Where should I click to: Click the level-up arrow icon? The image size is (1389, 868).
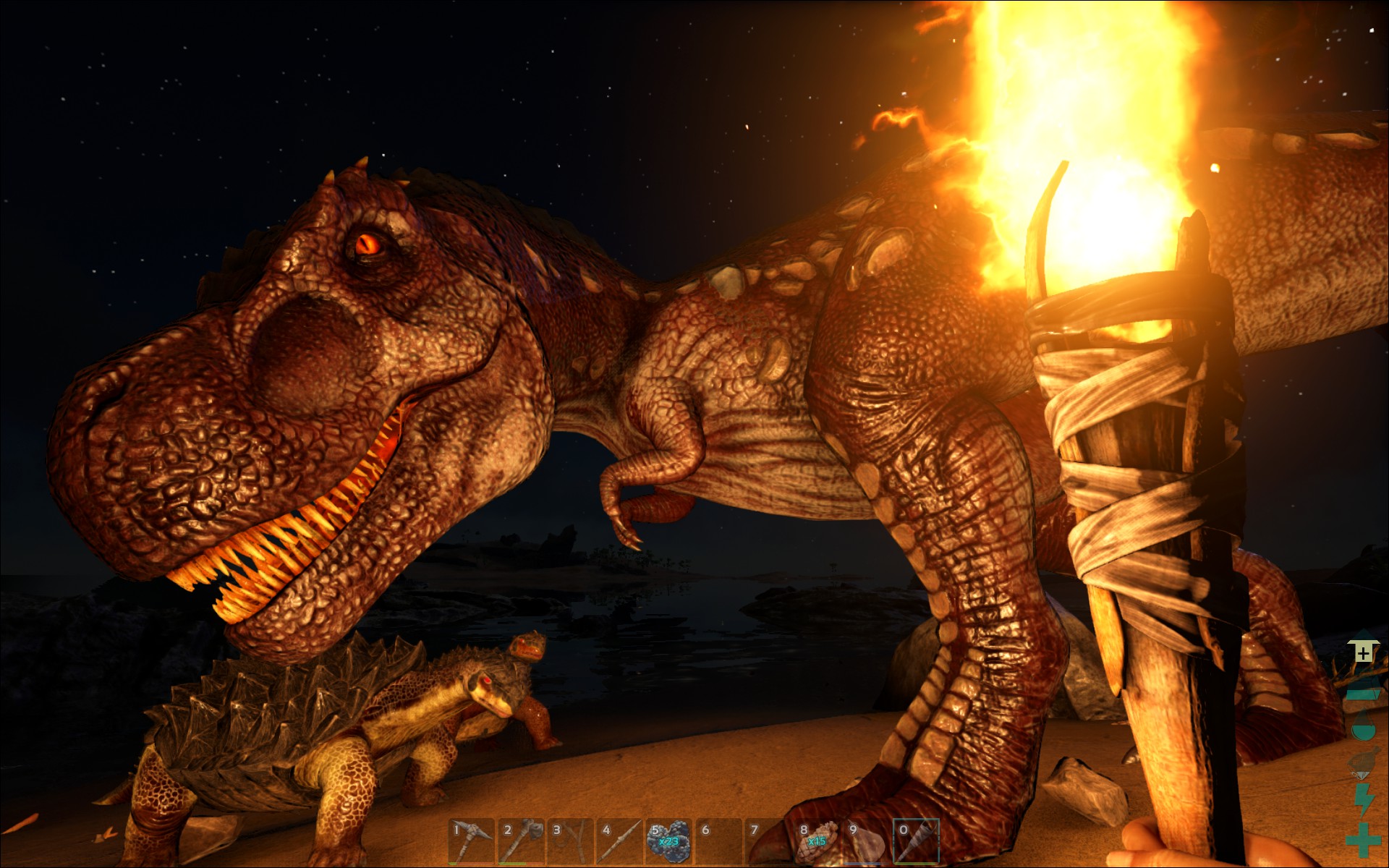point(1363,652)
